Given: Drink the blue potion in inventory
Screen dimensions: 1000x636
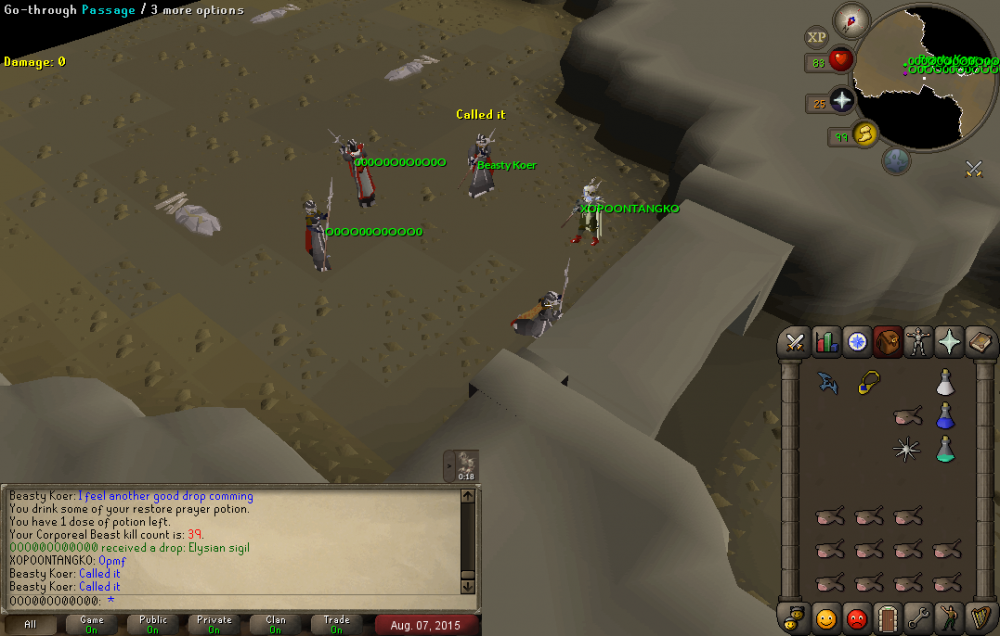Looking at the screenshot, I should click(945, 416).
